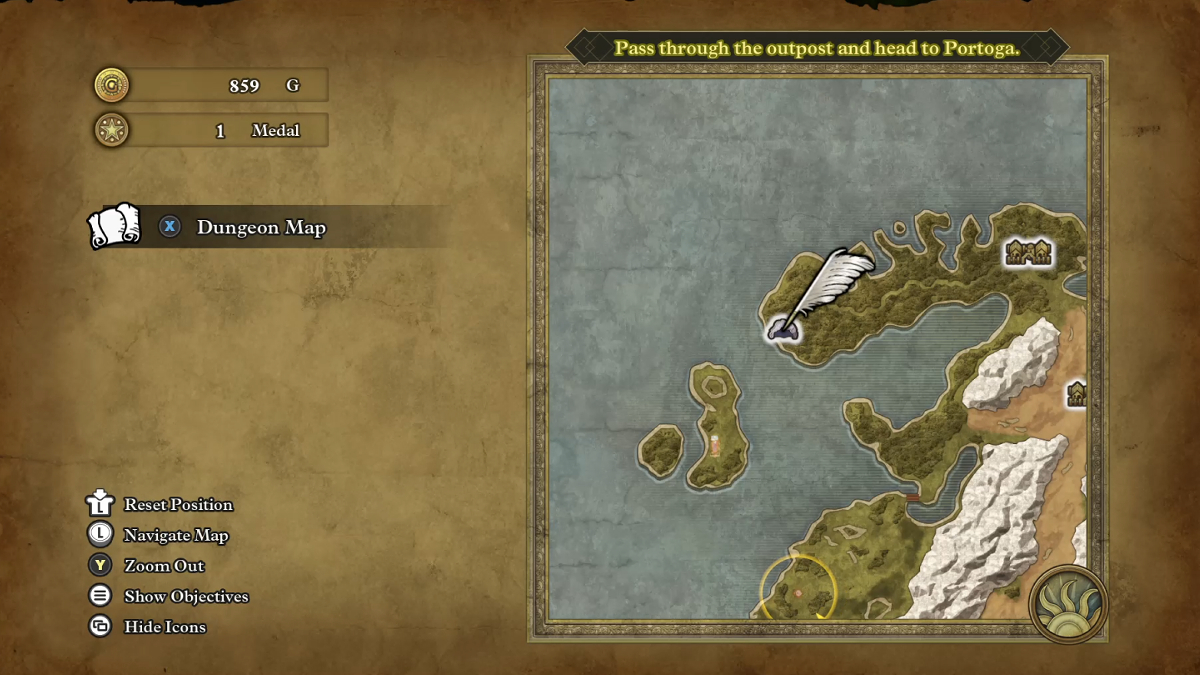Image resolution: width=1200 pixels, height=675 pixels.
Task: Click the Portoga objective banner
Action: point(817,48)
